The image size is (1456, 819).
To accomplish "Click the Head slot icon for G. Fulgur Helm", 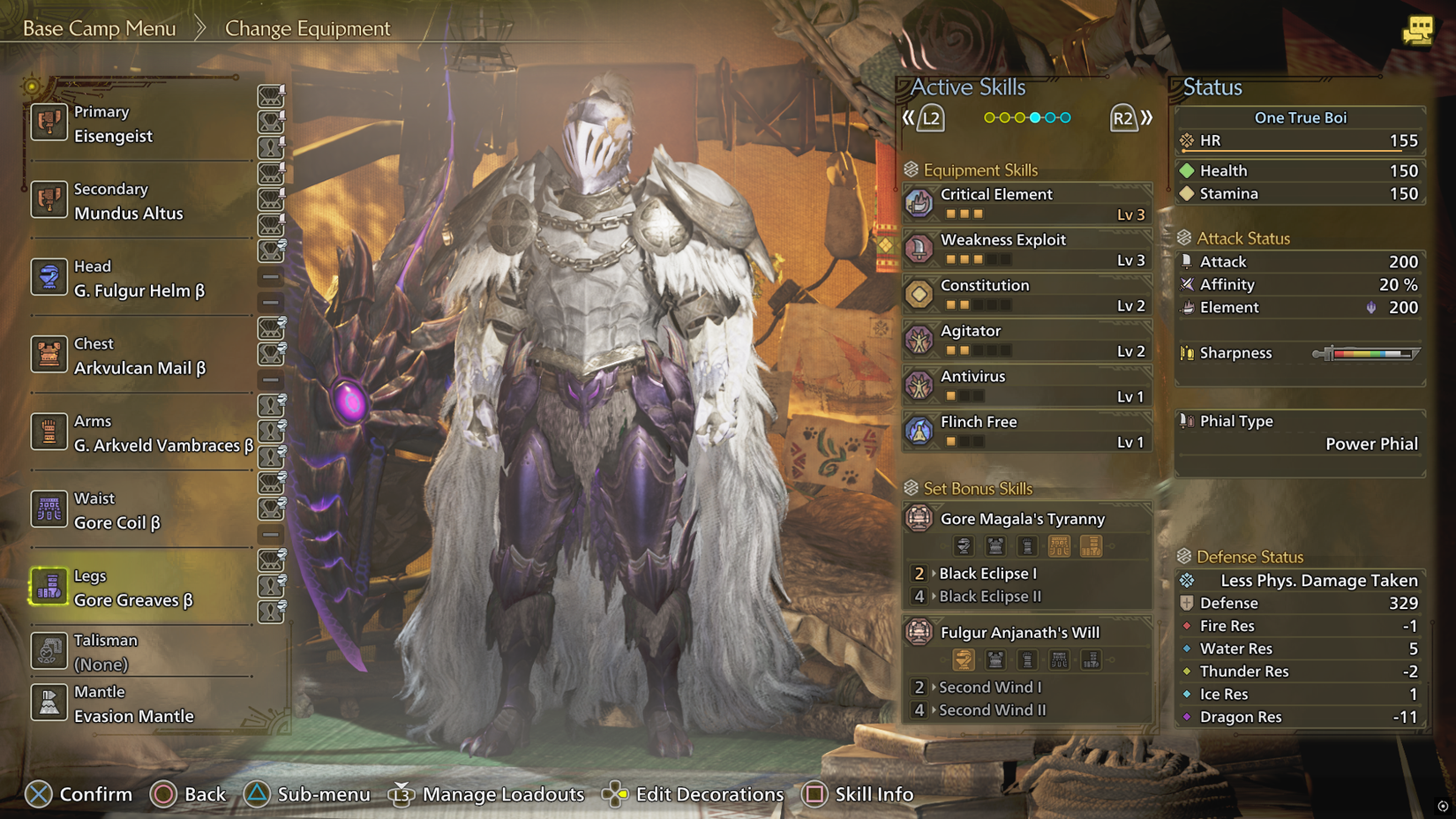I will point(49,278).
